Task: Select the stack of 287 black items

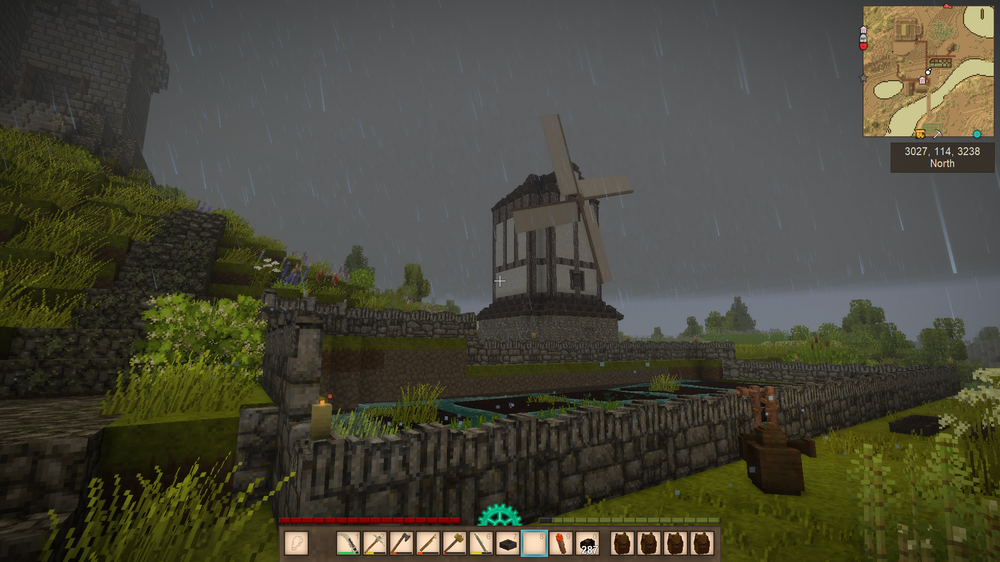Action: [x=587, y=544]
